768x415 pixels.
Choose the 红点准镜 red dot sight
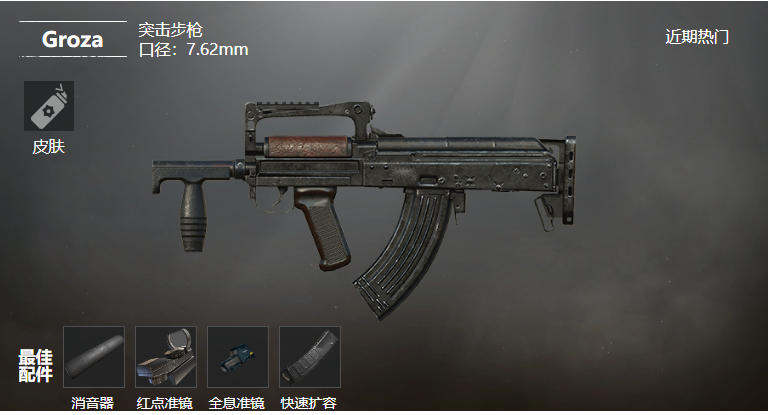click(x=165, y=357)
